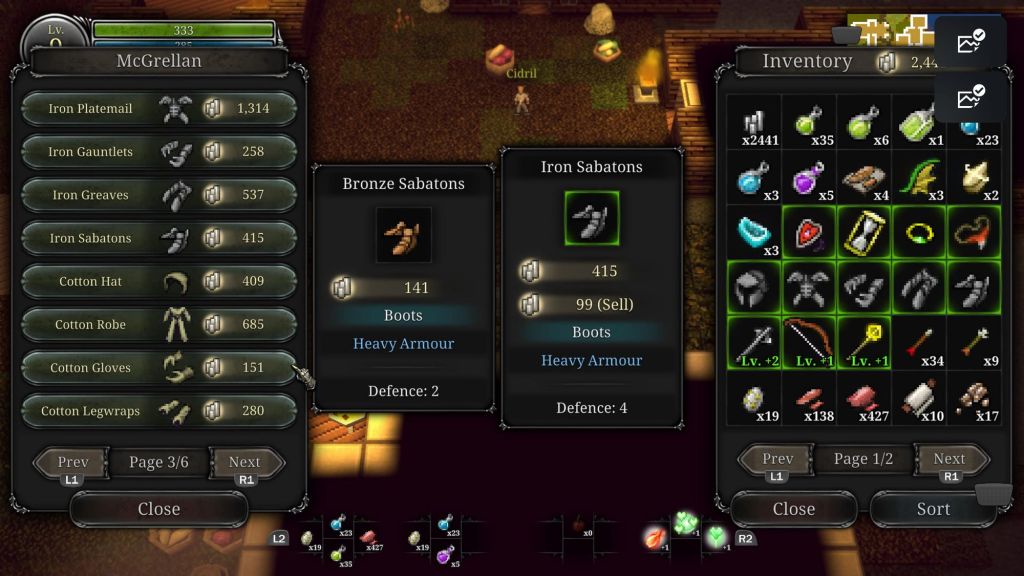Pick the Cotton Gloves shop entry
The image size is (1024, 576).
click(158, 367)
